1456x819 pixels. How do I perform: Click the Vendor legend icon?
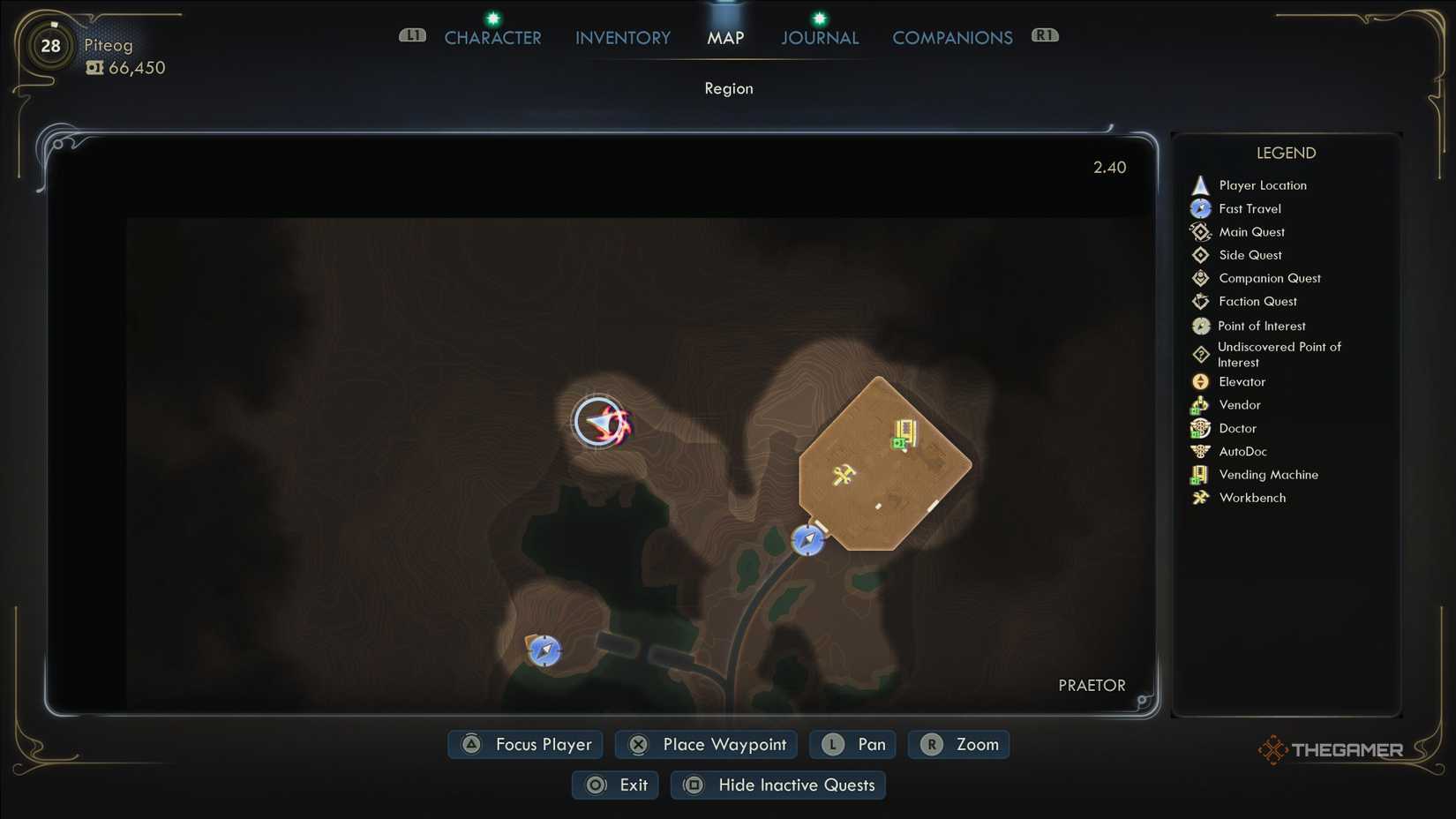pyautogui.click(x=1200, y=404)
